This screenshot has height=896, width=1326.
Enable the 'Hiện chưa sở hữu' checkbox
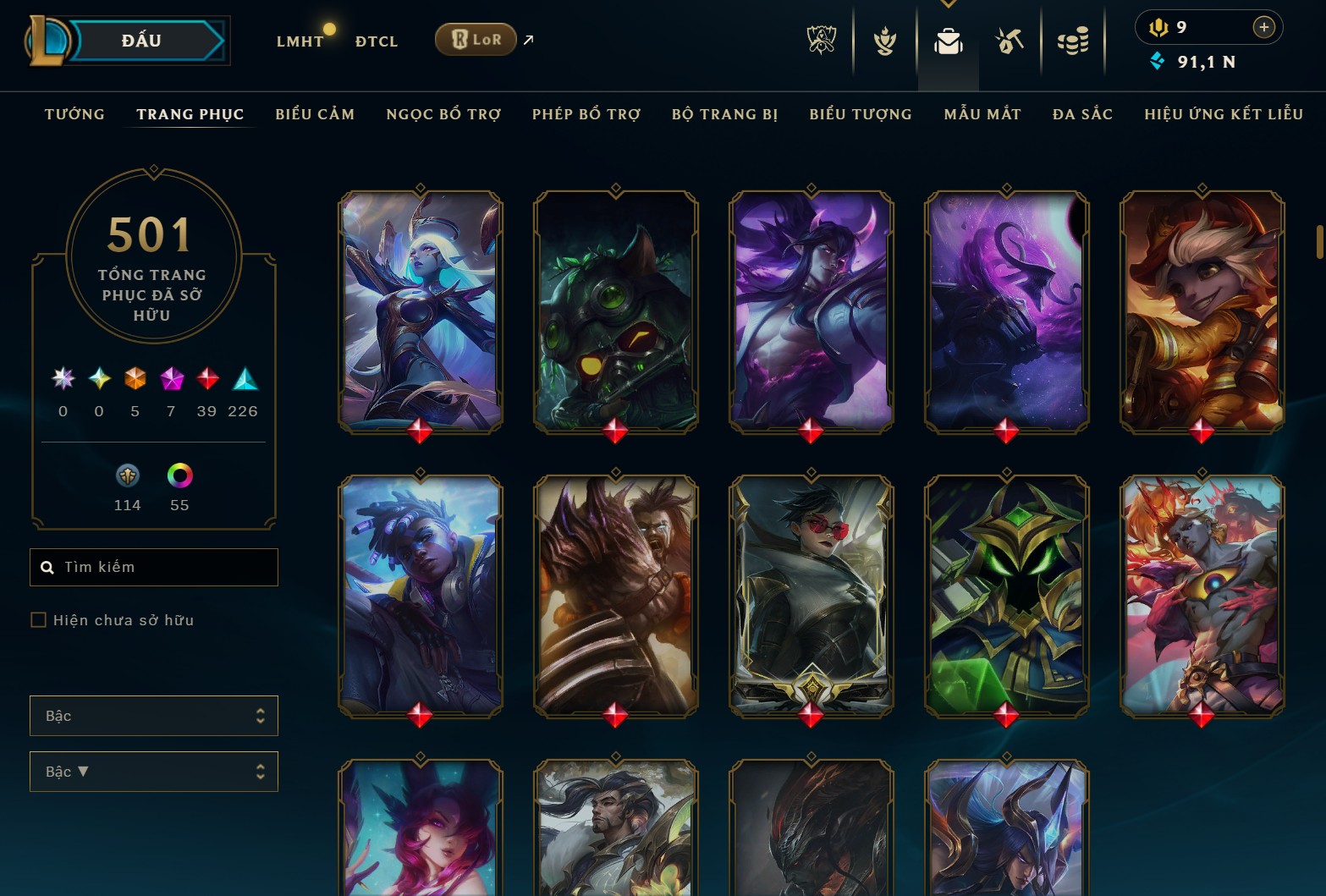39,619
